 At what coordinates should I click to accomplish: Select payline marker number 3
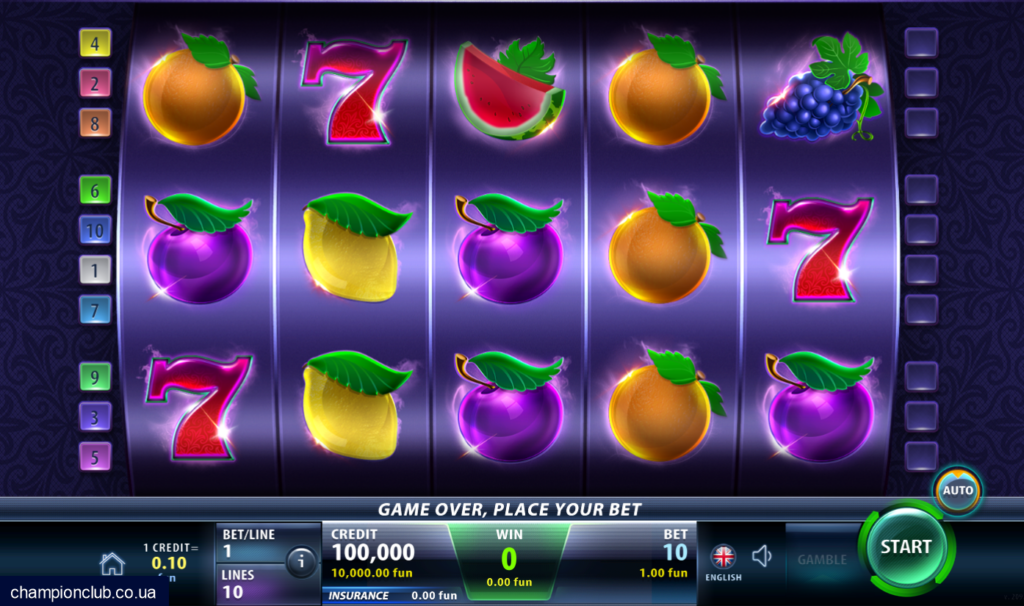click(x=95, y=416)
